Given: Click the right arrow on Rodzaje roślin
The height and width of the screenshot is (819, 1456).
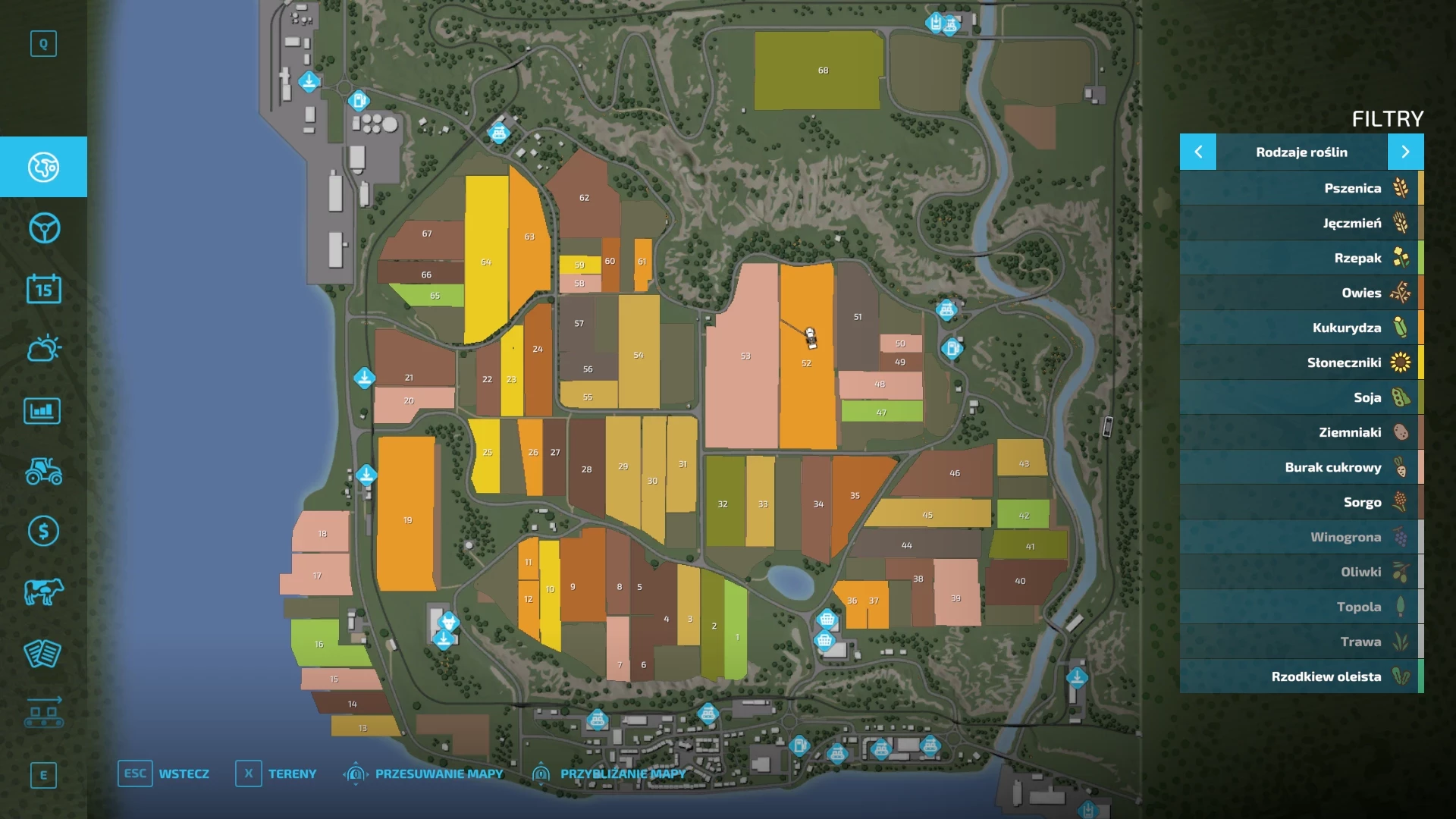Looking at the screenshot, I should tap(1407, 152).
